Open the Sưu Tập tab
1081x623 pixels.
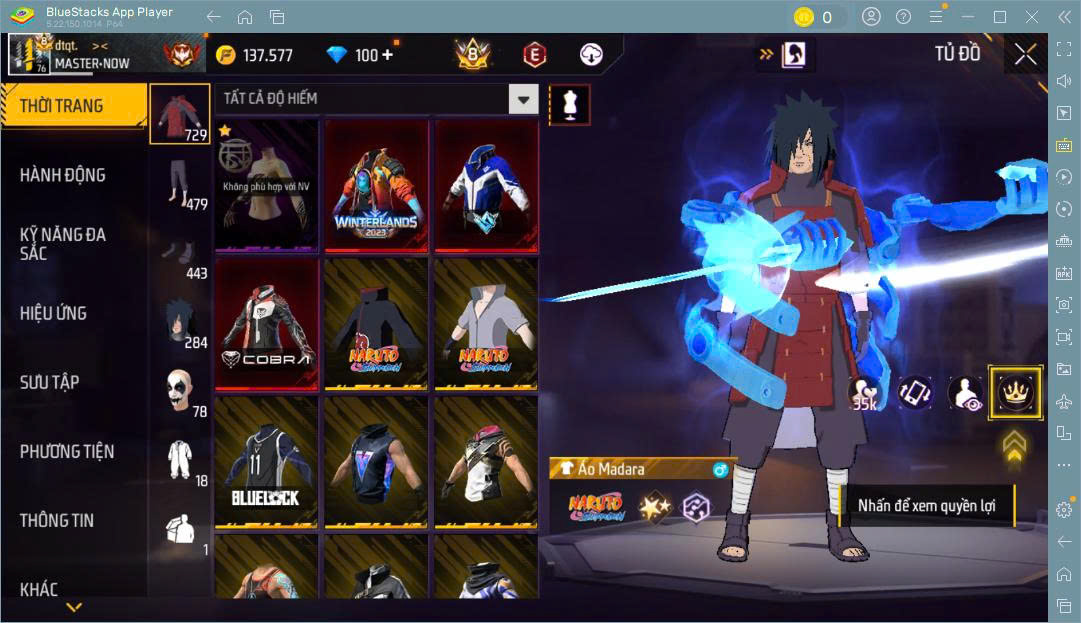point(50,382)
